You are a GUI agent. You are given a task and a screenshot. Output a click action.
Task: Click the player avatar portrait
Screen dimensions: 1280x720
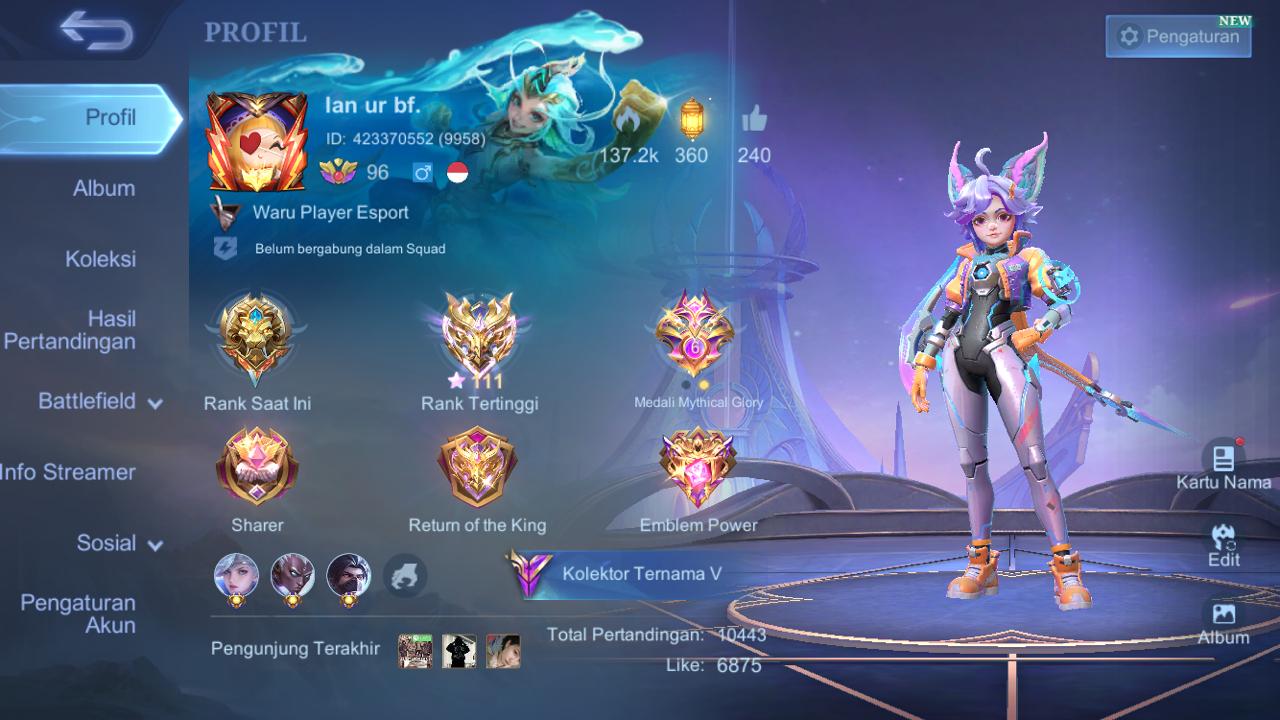coord(257,142)
